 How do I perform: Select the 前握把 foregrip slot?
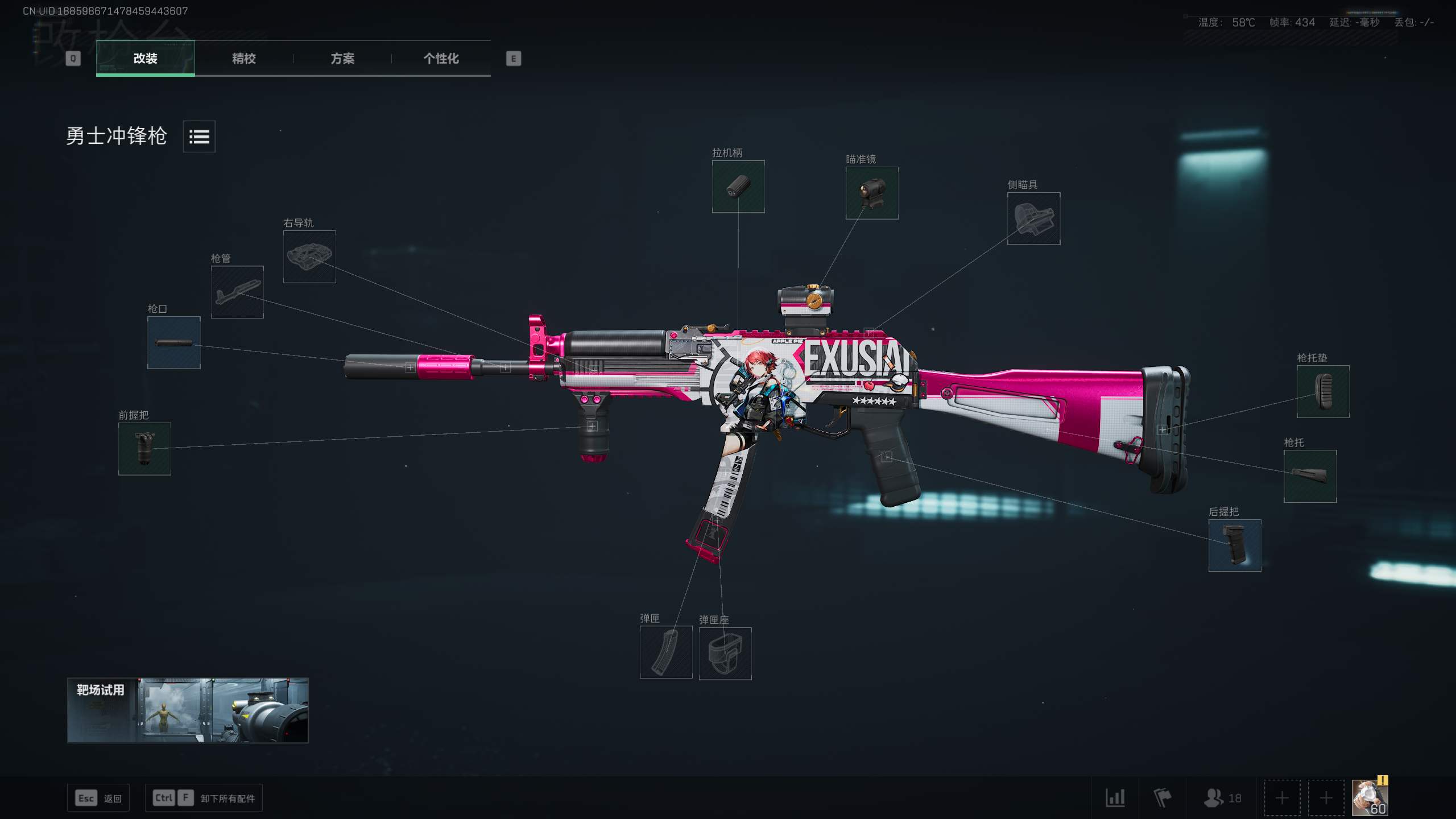[144, 449]
